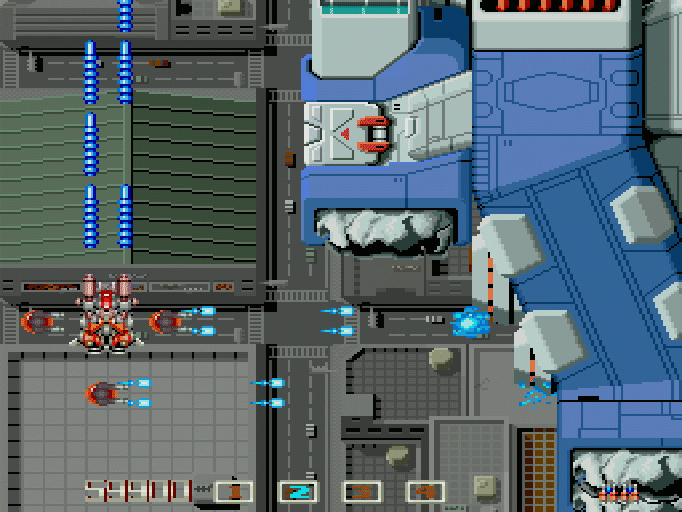Switch to weapon slot 3
This screenshot has height=512, width=682.
tap(362, 491)
